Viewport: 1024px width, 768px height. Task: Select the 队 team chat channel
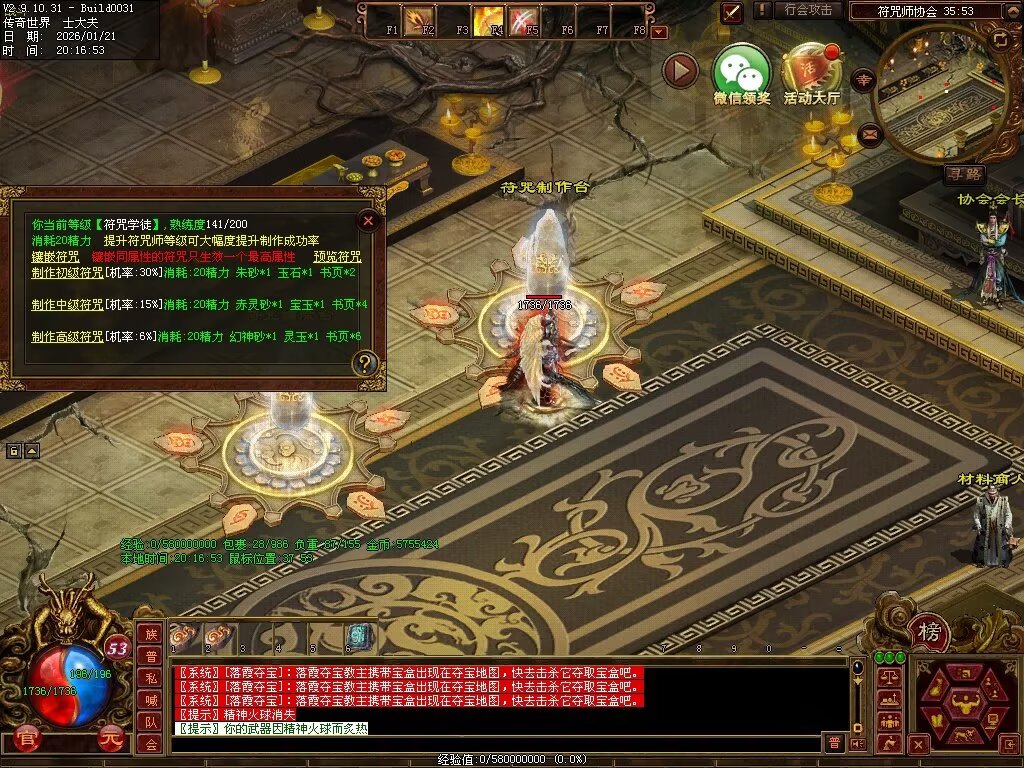point(150,722)
